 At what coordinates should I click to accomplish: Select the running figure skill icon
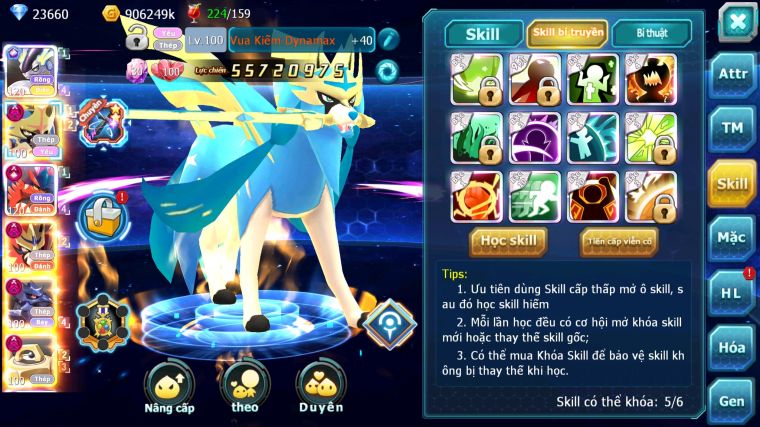tap(535, 196)
